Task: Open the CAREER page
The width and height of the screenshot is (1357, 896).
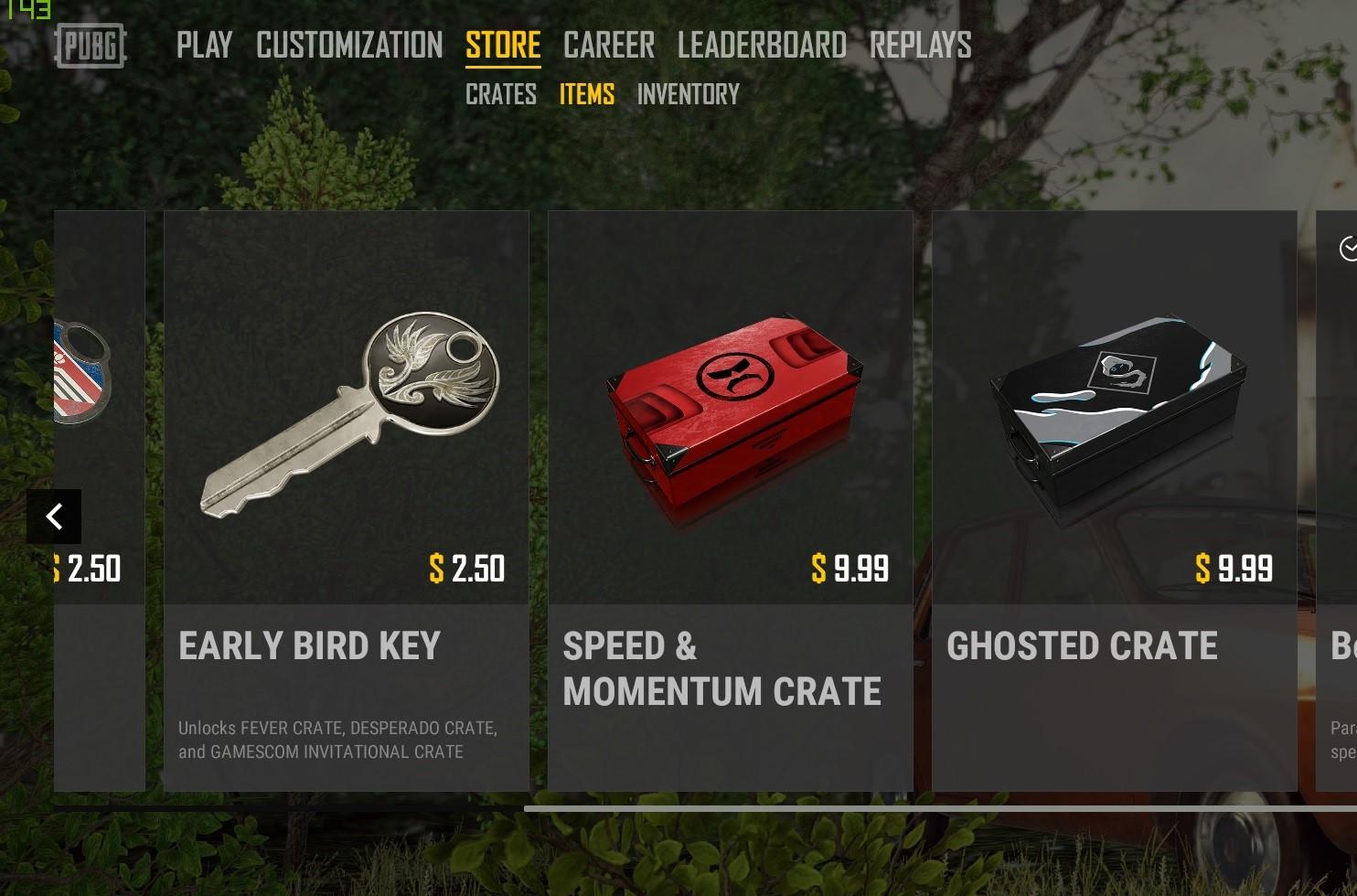Action: pos(609,45)
